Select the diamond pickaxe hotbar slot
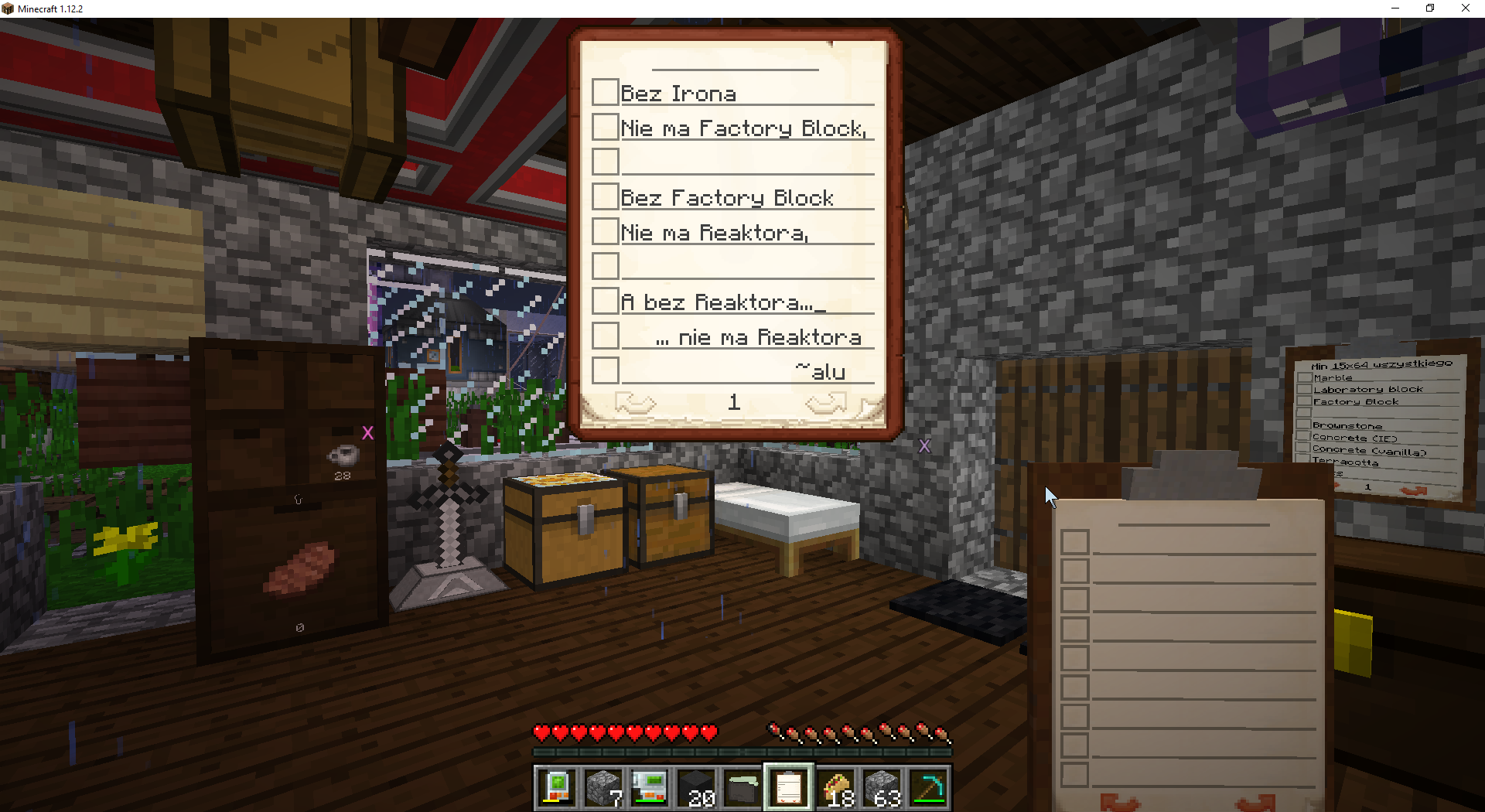The height and width of the screenshot is (812, 1485). point(929,789)
